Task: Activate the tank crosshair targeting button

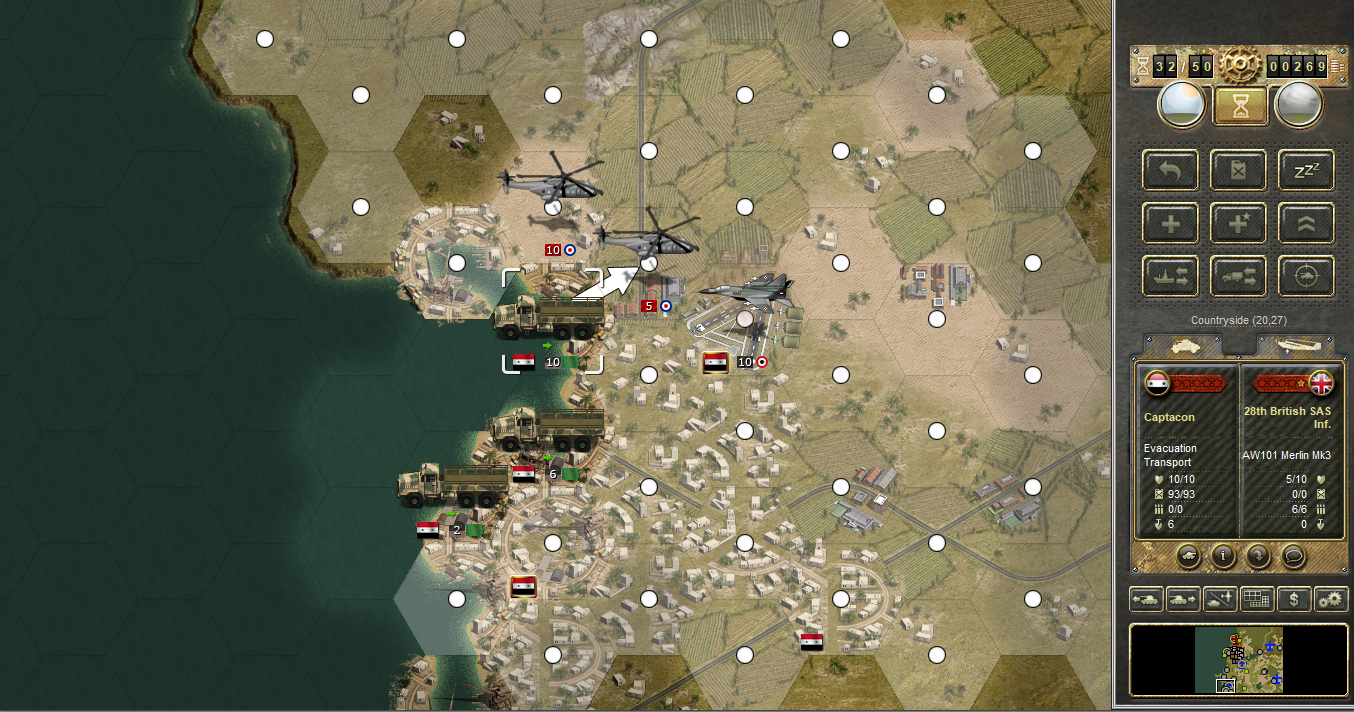Action: (1306, 276)
